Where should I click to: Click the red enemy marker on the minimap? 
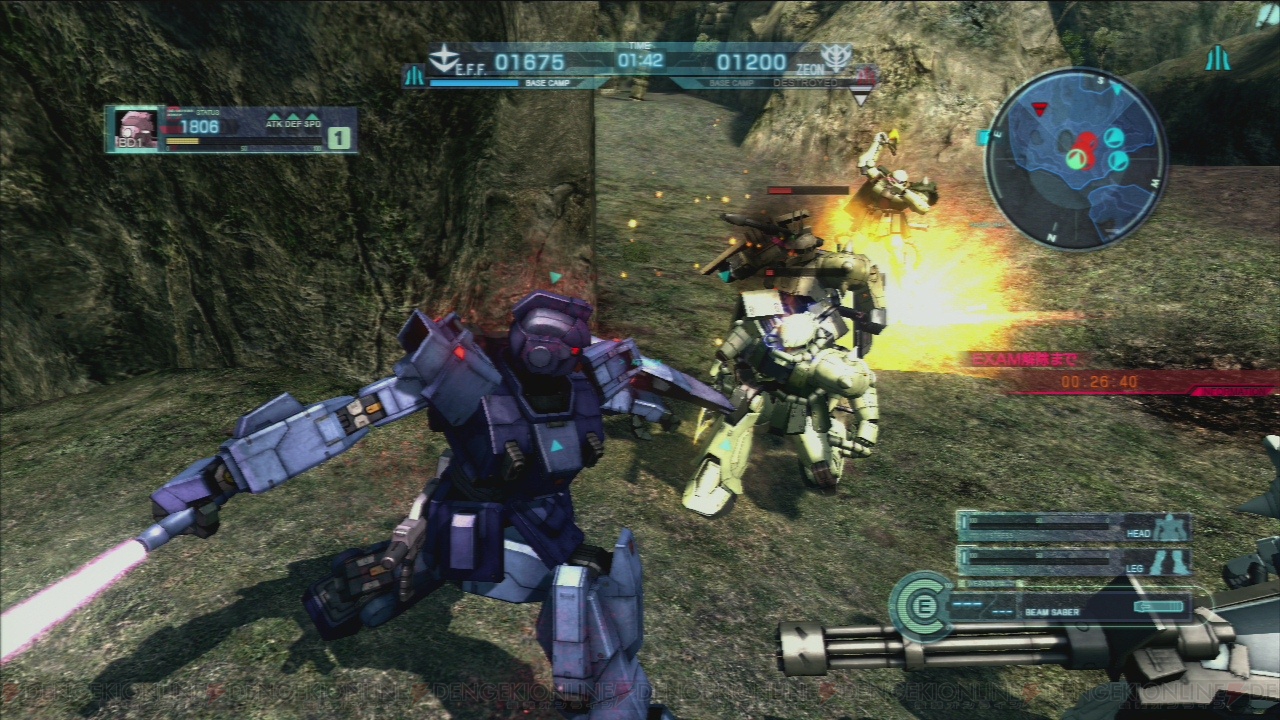pos(1041,109)
